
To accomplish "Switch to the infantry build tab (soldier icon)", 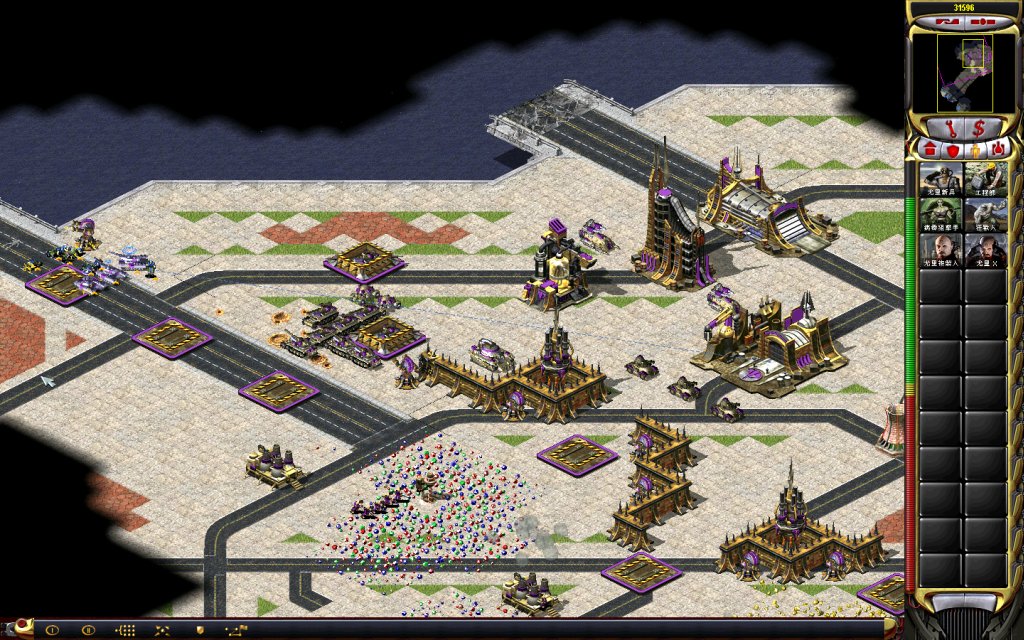I will coord(975,150).
